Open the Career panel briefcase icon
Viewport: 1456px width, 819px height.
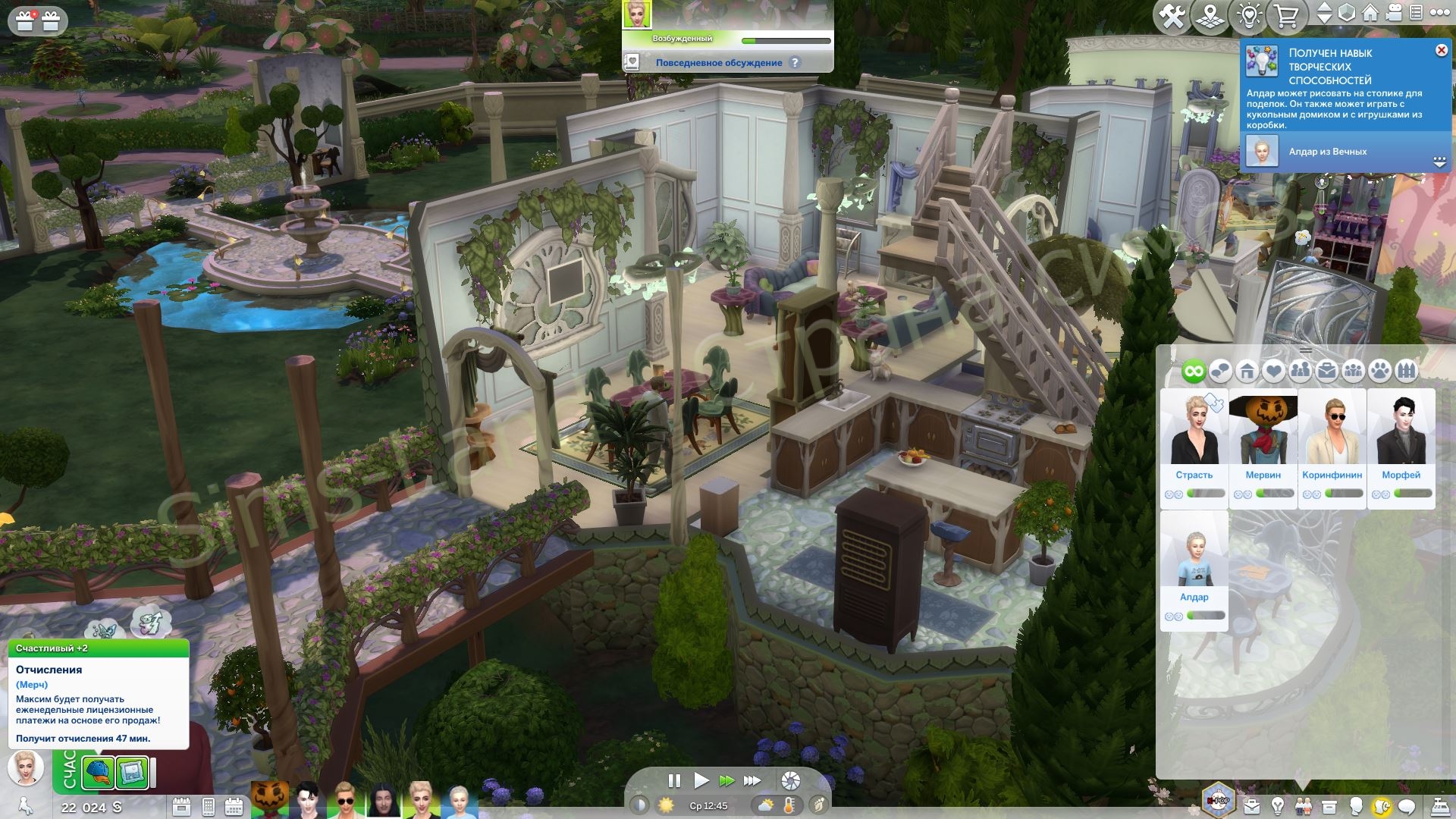click(1251, 806)
